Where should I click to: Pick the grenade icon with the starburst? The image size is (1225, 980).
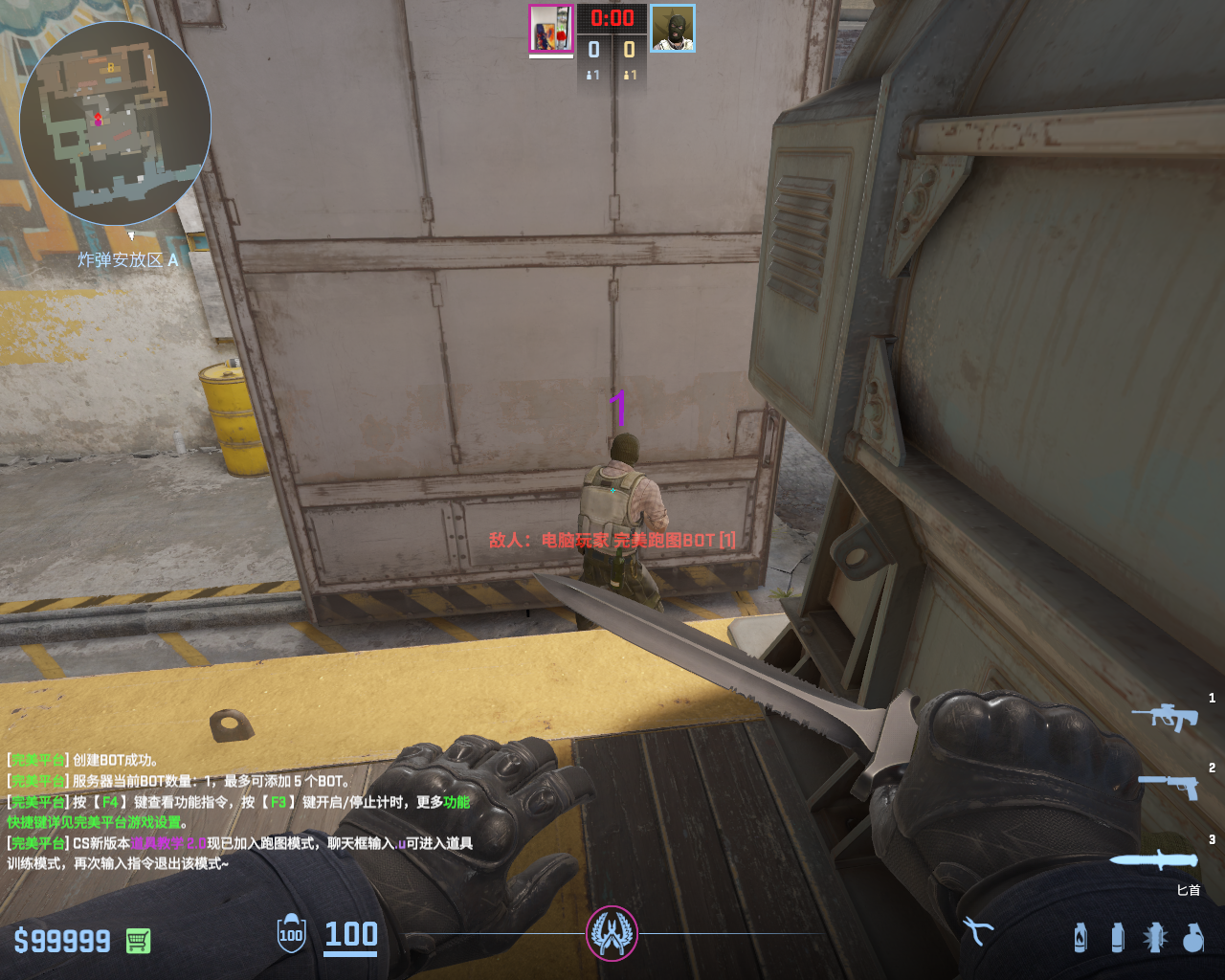(1155, 937)
